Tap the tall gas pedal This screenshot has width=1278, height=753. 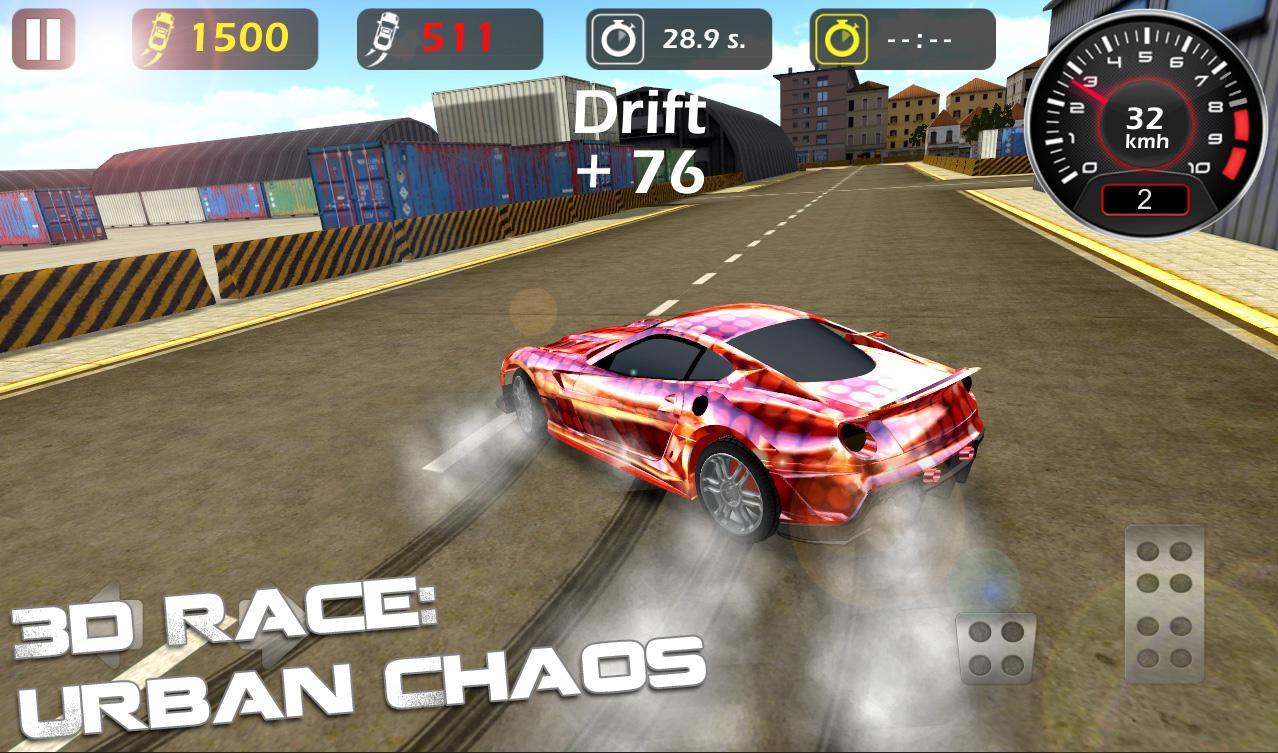[1165, 604]
